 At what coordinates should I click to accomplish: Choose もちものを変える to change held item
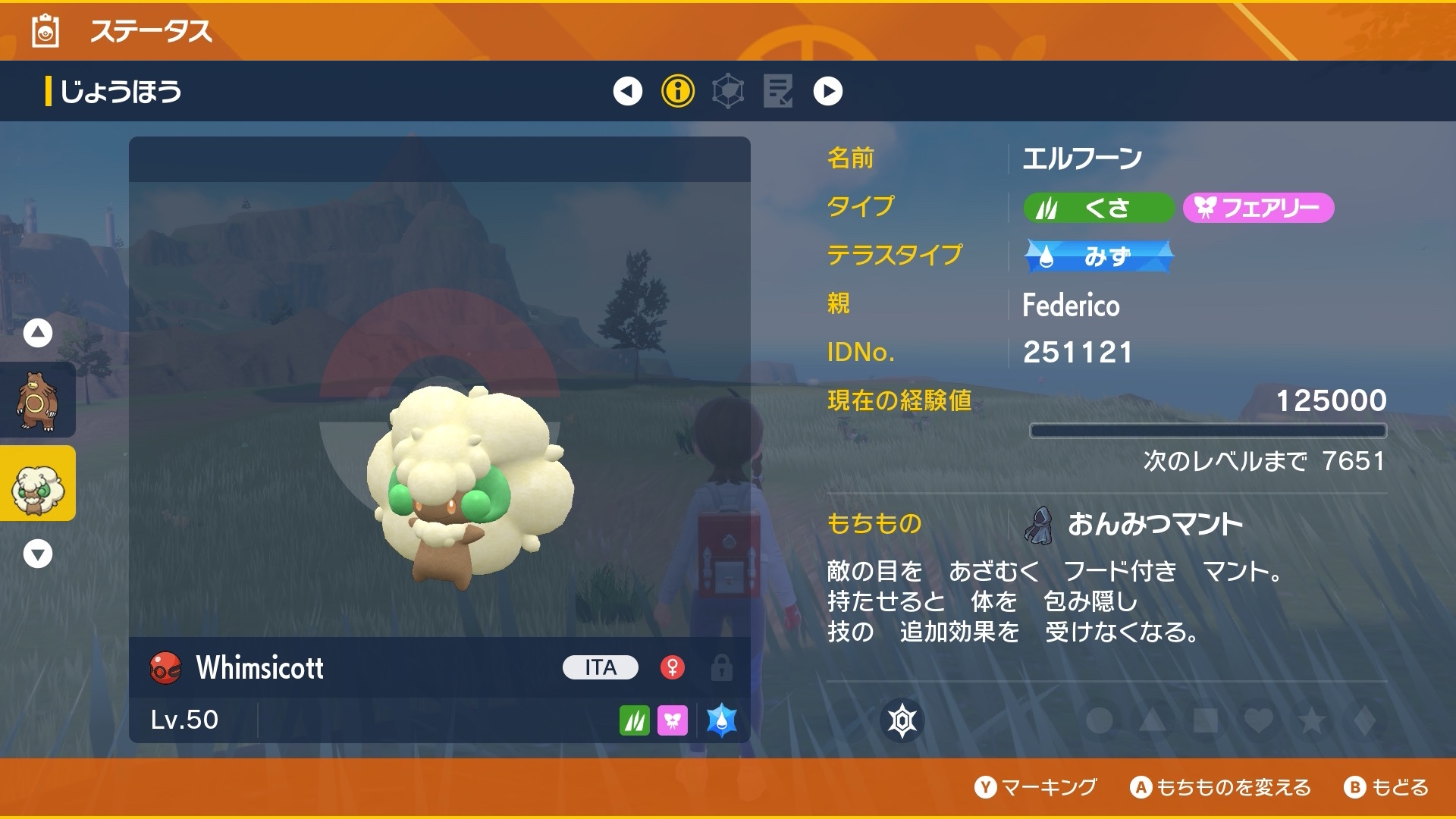click(1221, 787)
